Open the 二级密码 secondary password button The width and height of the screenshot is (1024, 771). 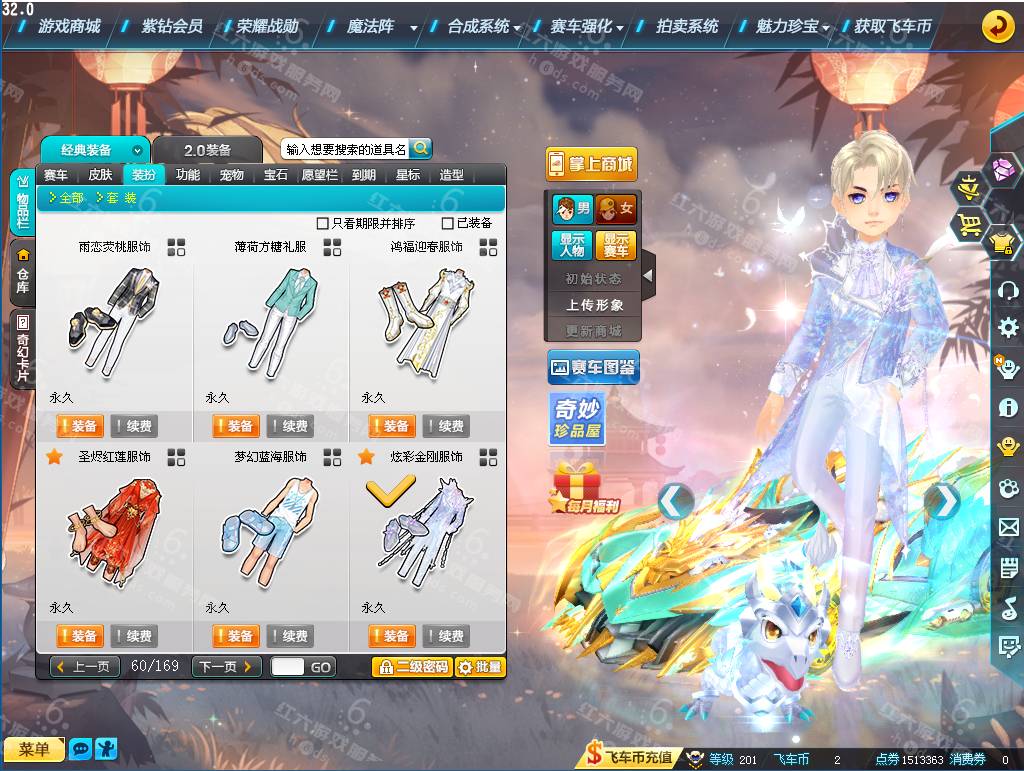click(x=412, y=667)
